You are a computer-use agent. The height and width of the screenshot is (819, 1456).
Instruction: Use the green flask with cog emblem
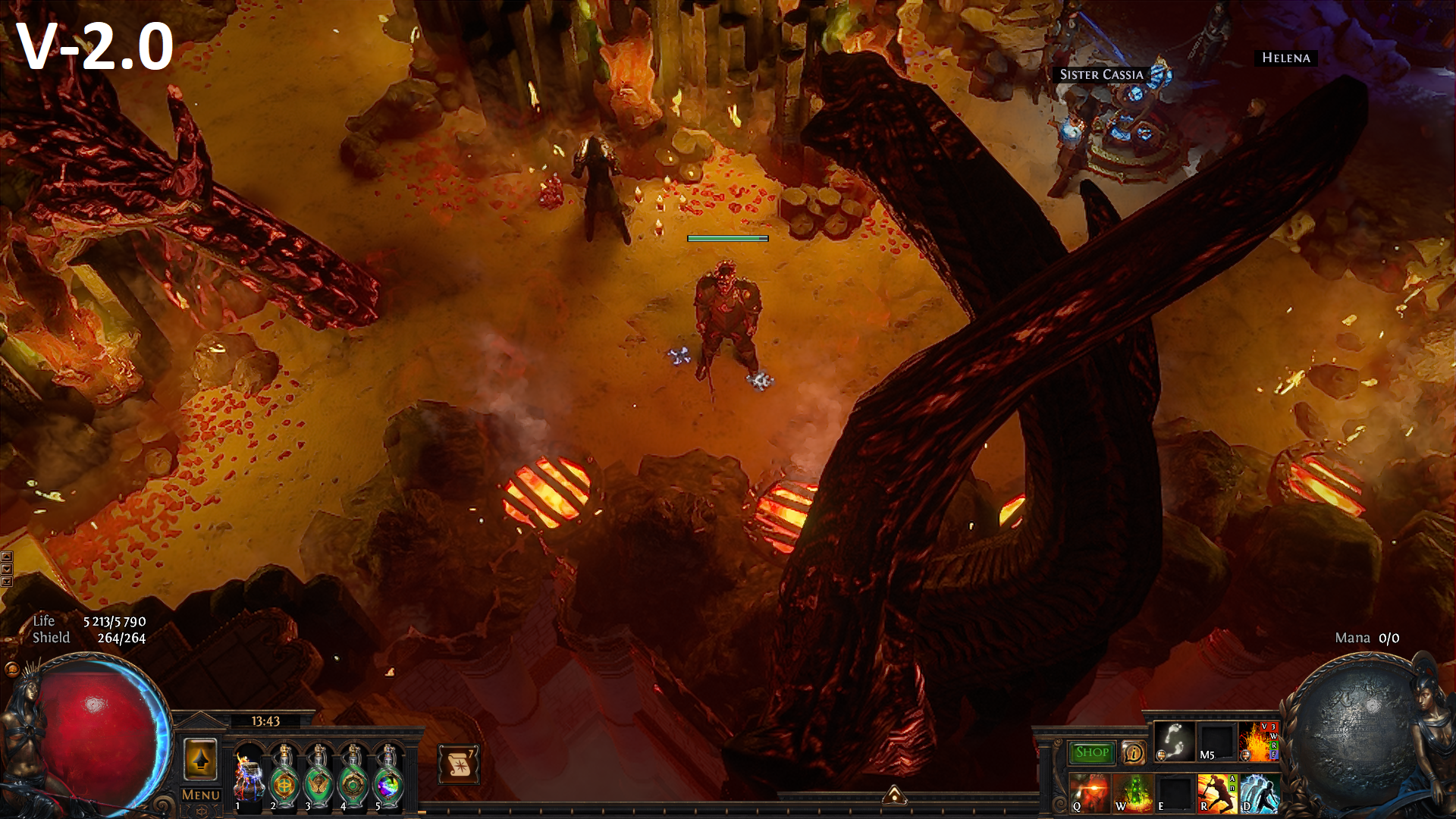click(353, 777)
